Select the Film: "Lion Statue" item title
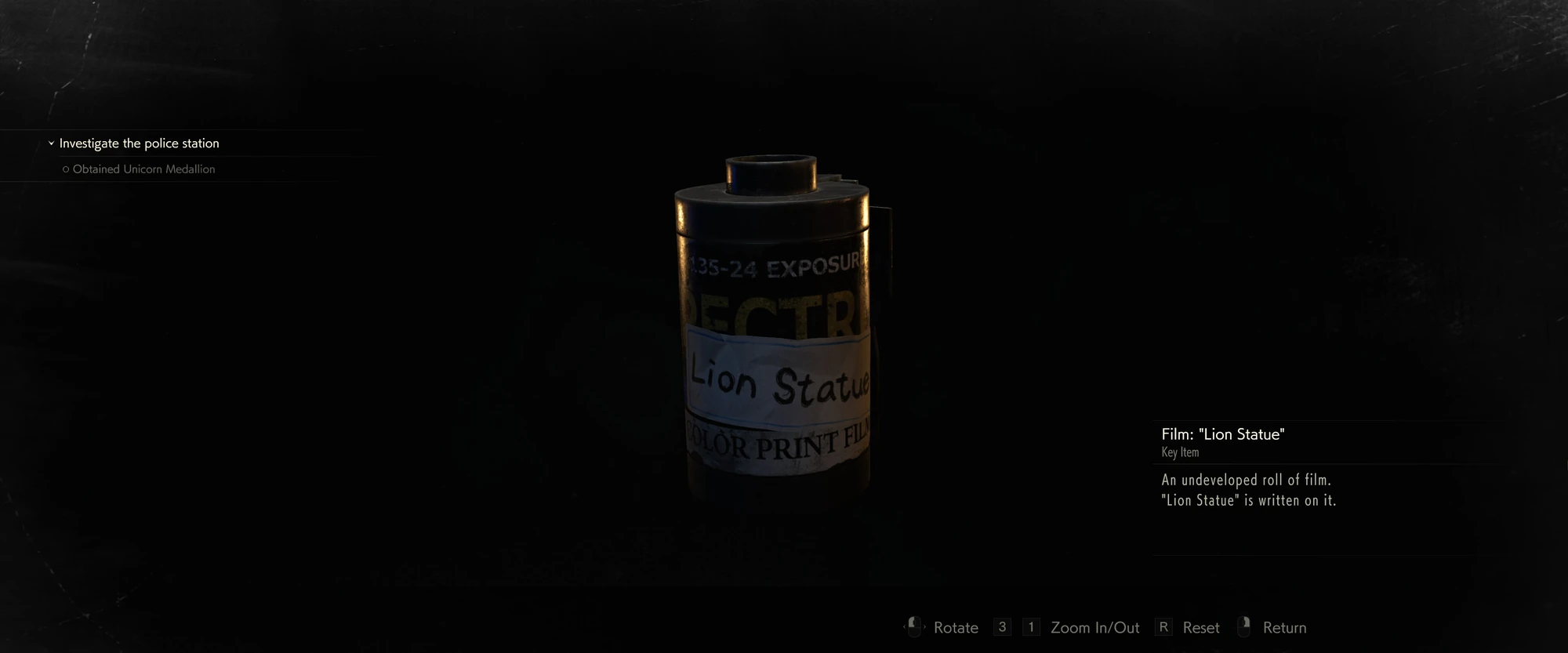The height and width of the screenshot is (653, 1568). [1223, 434]
